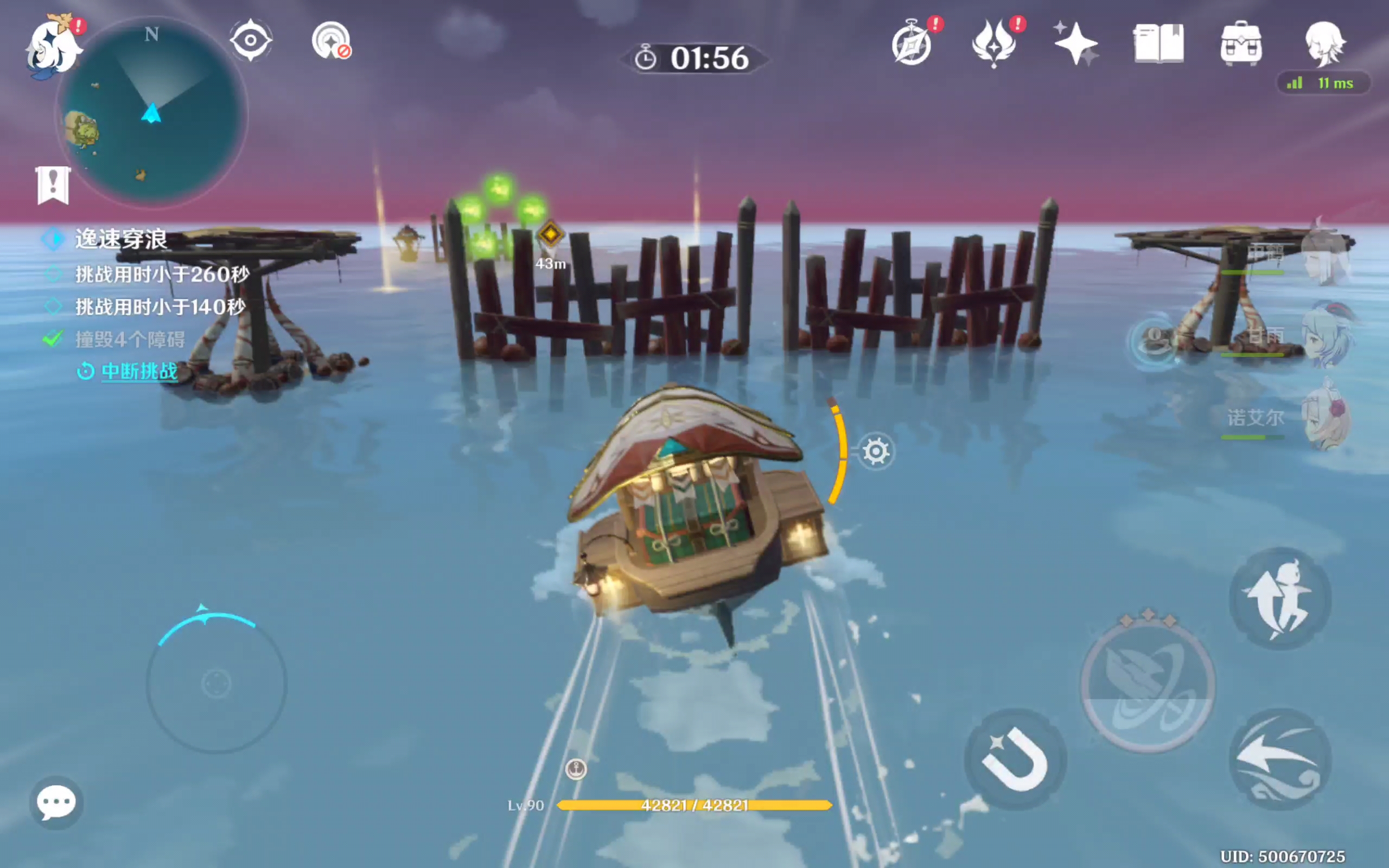
Task: Tap the exit boat jump button
Action: point(1280,599)
